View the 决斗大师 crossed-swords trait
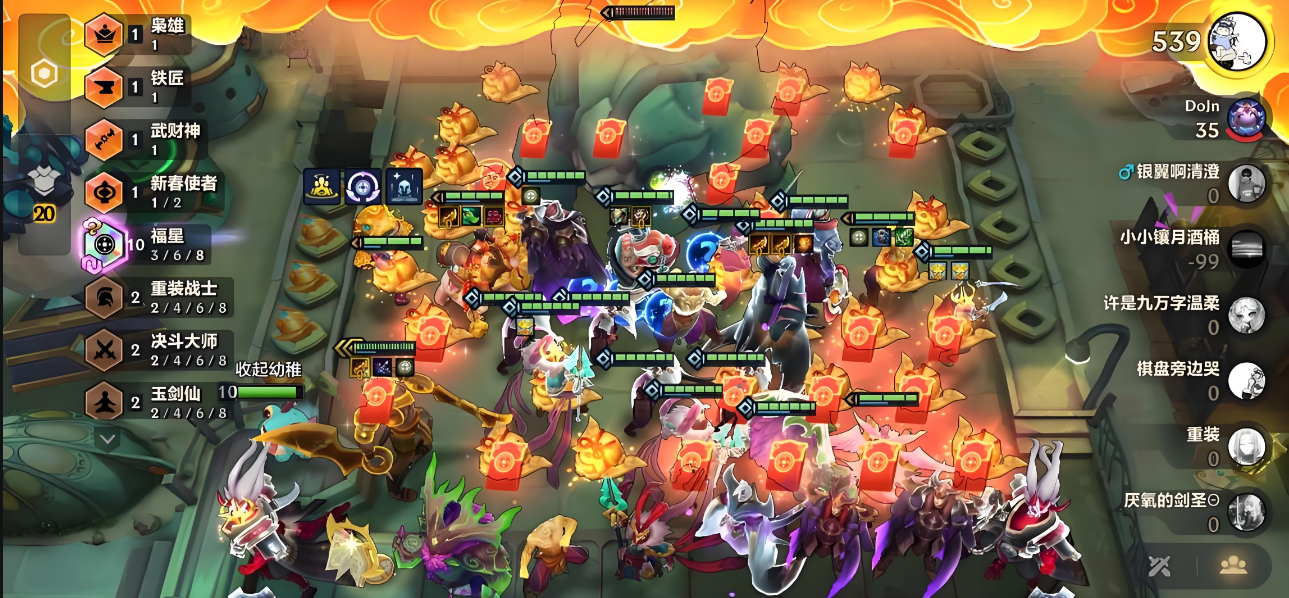Screen dimensions: 1289x598 click(150, 349)
